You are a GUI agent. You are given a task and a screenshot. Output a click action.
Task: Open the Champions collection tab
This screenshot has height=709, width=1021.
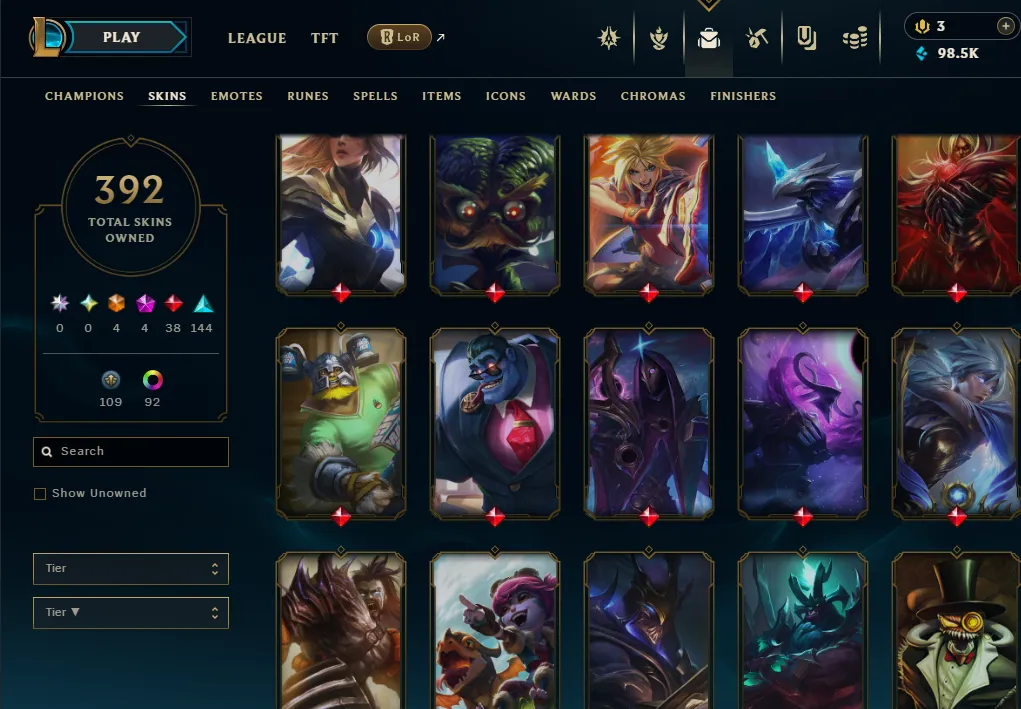(x=85, y=96)
